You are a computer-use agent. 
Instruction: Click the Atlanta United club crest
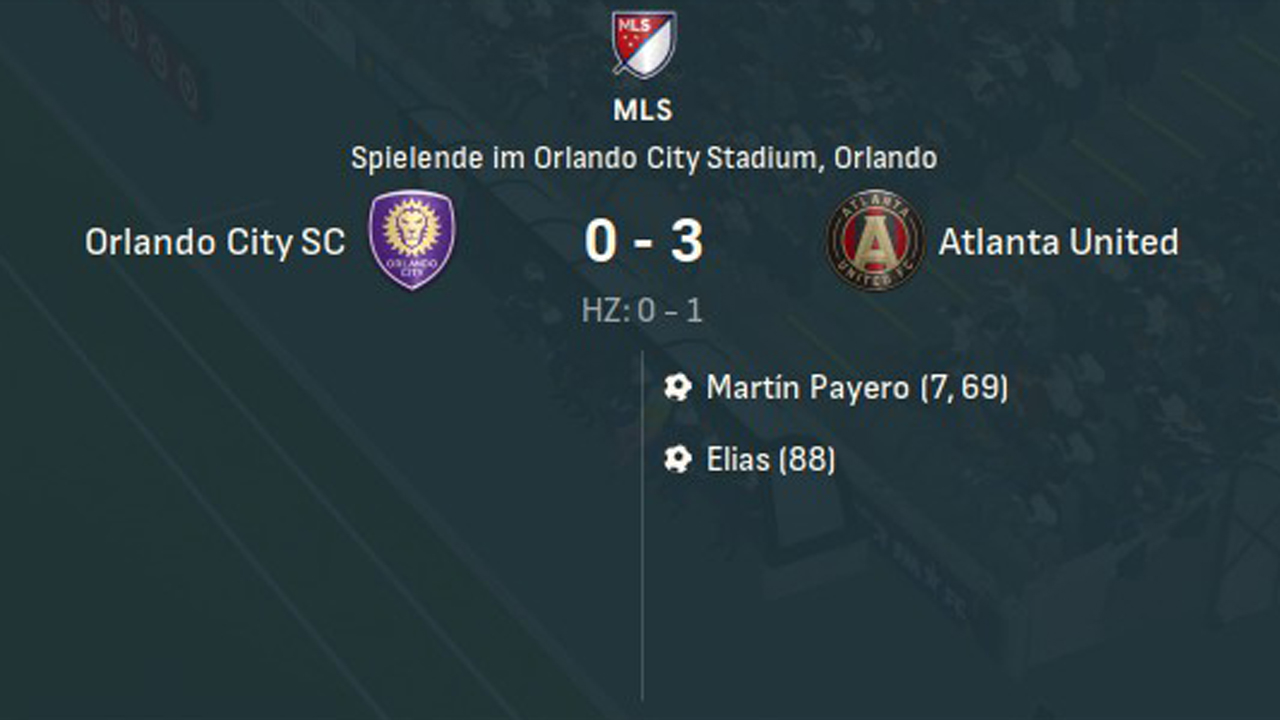click(875, 240)
